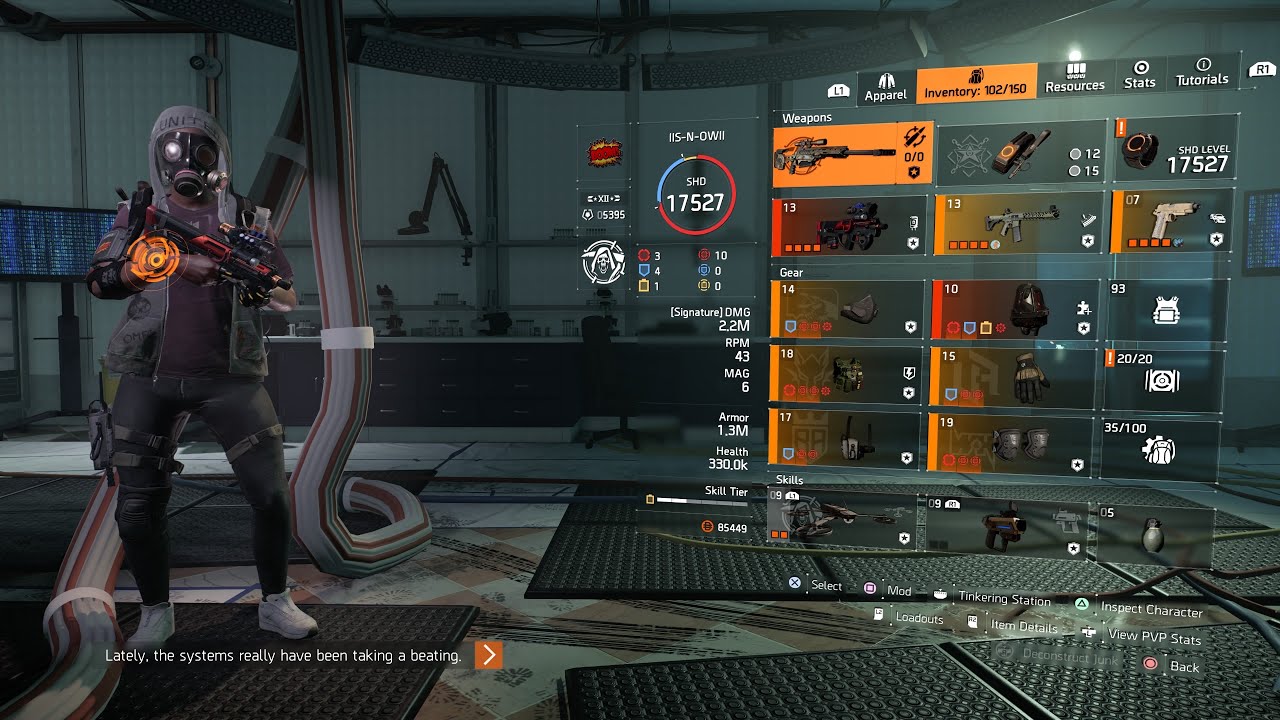This screenshot has height=720, width=1280.
Task: Go to the Tutorials tab
Action: coord(1202,72)
